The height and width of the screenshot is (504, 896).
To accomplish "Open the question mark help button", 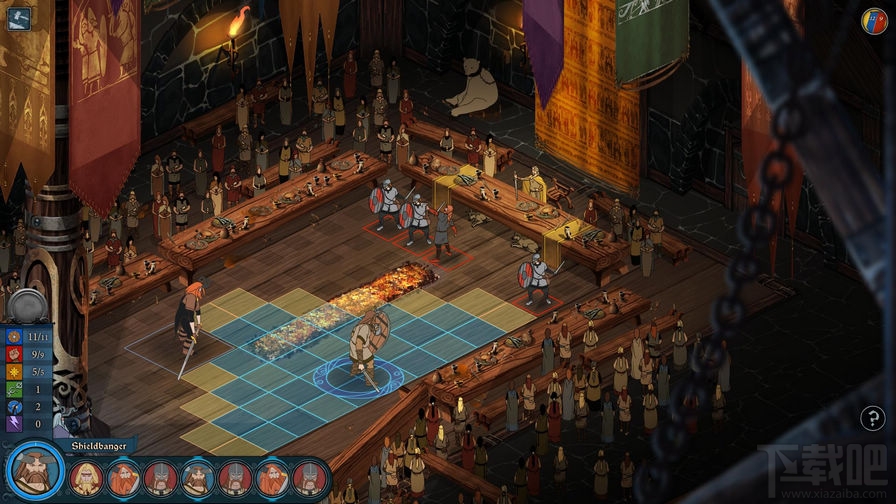I will (x=872, y=419).
